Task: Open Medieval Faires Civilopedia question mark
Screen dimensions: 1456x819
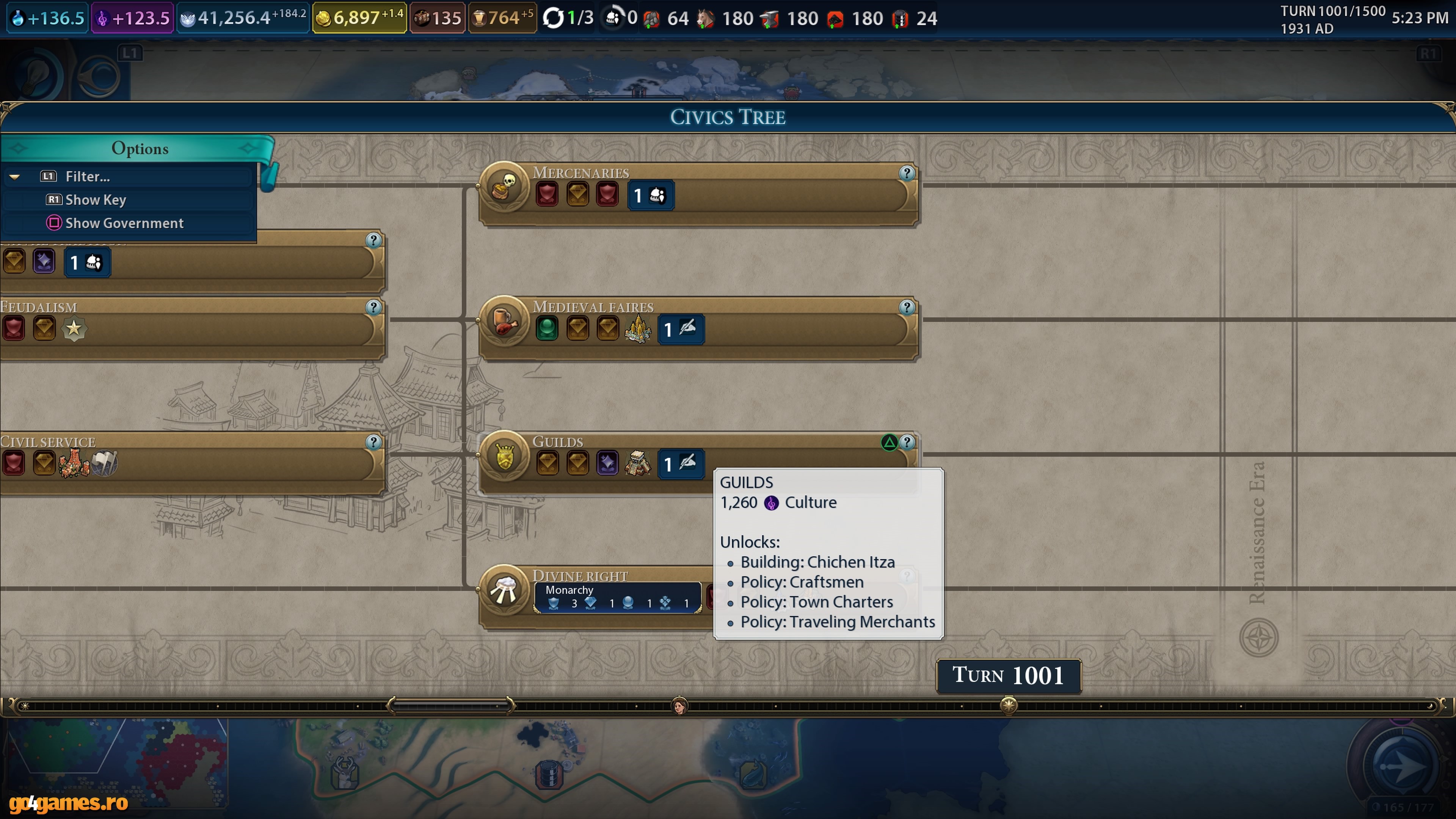Action: pyautogui.click(x=907, y=307)
